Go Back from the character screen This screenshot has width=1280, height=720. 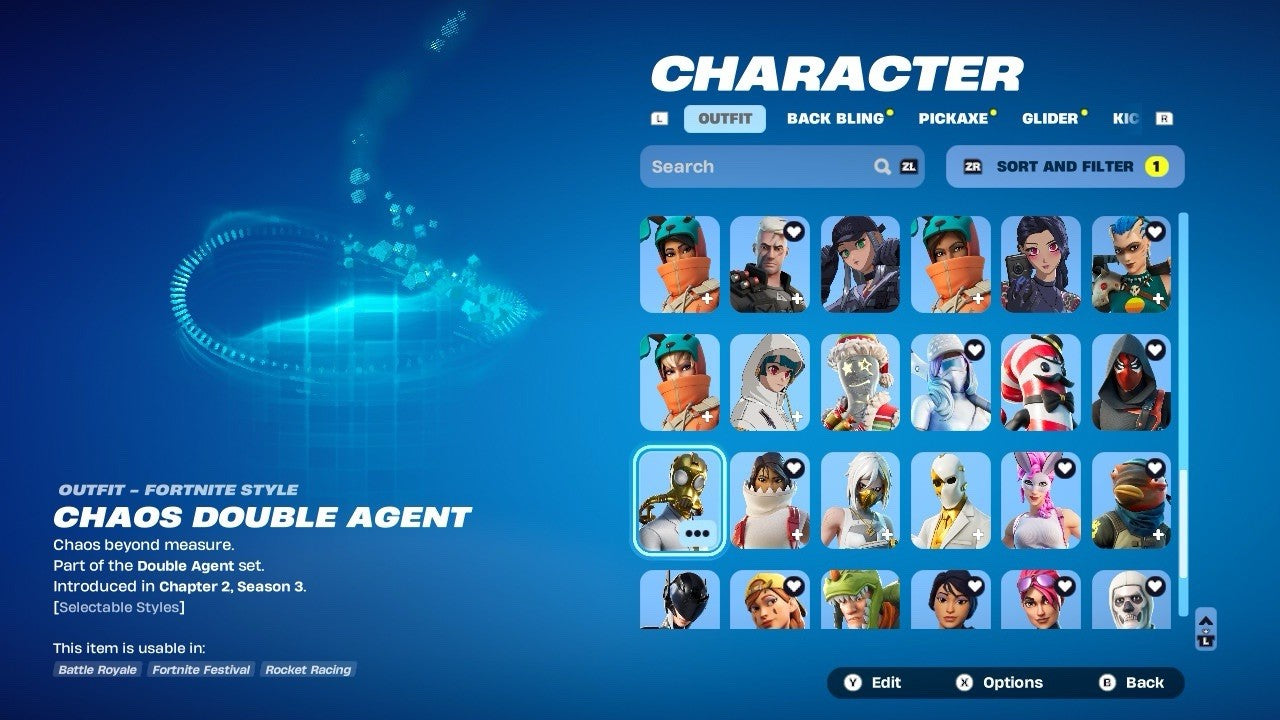[1132, 683]
